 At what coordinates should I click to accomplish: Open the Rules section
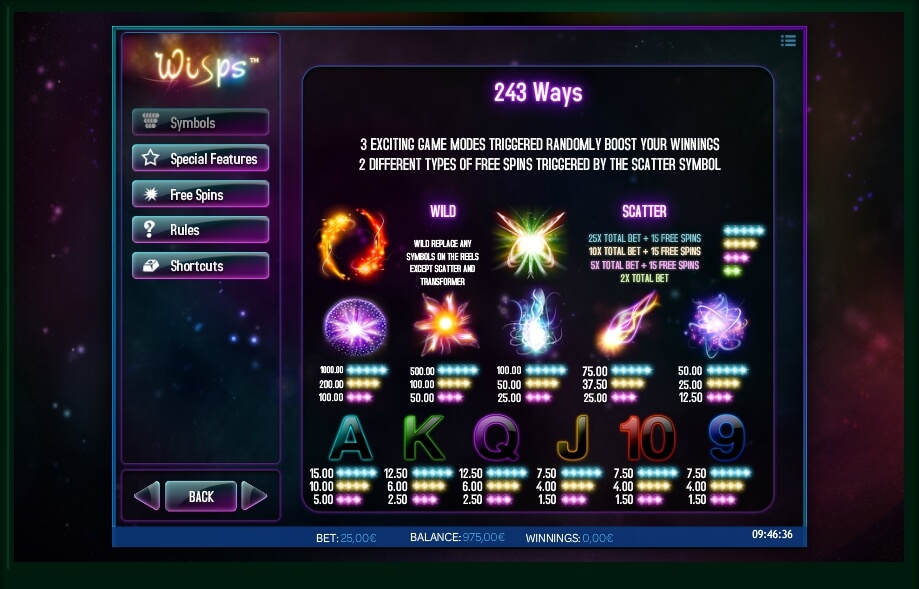point(200,230)
